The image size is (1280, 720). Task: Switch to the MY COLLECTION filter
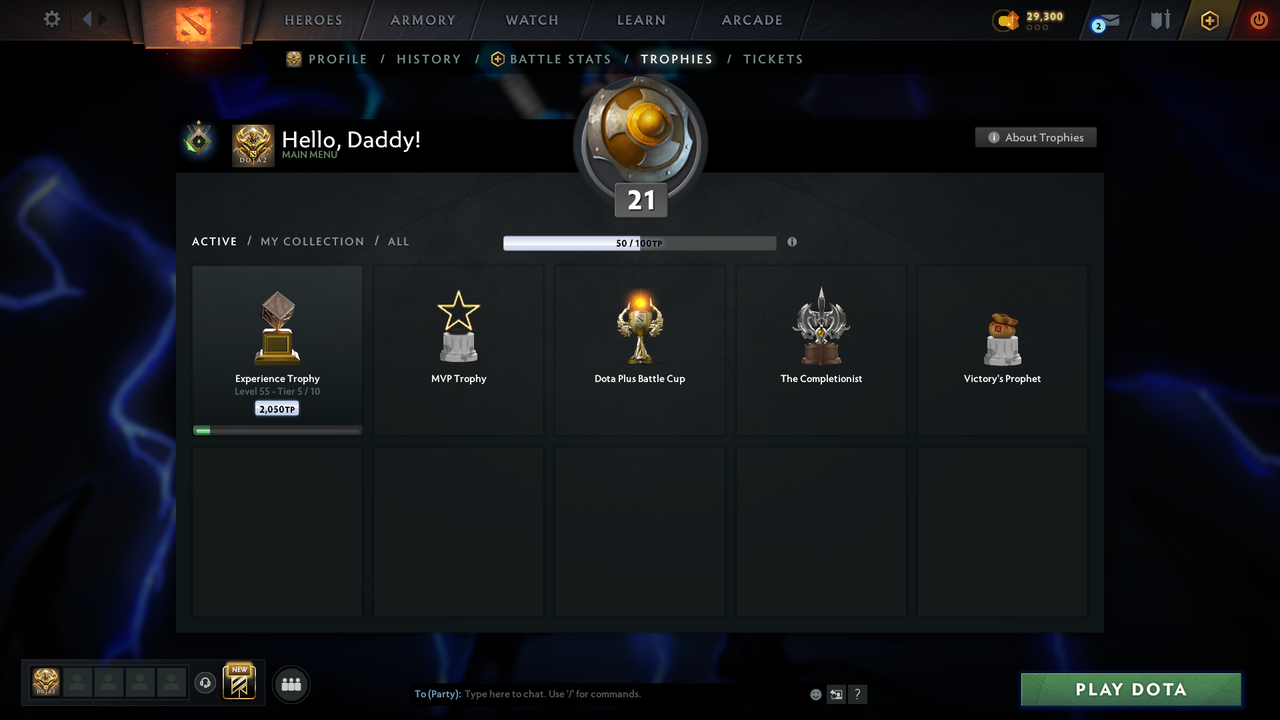312,241
